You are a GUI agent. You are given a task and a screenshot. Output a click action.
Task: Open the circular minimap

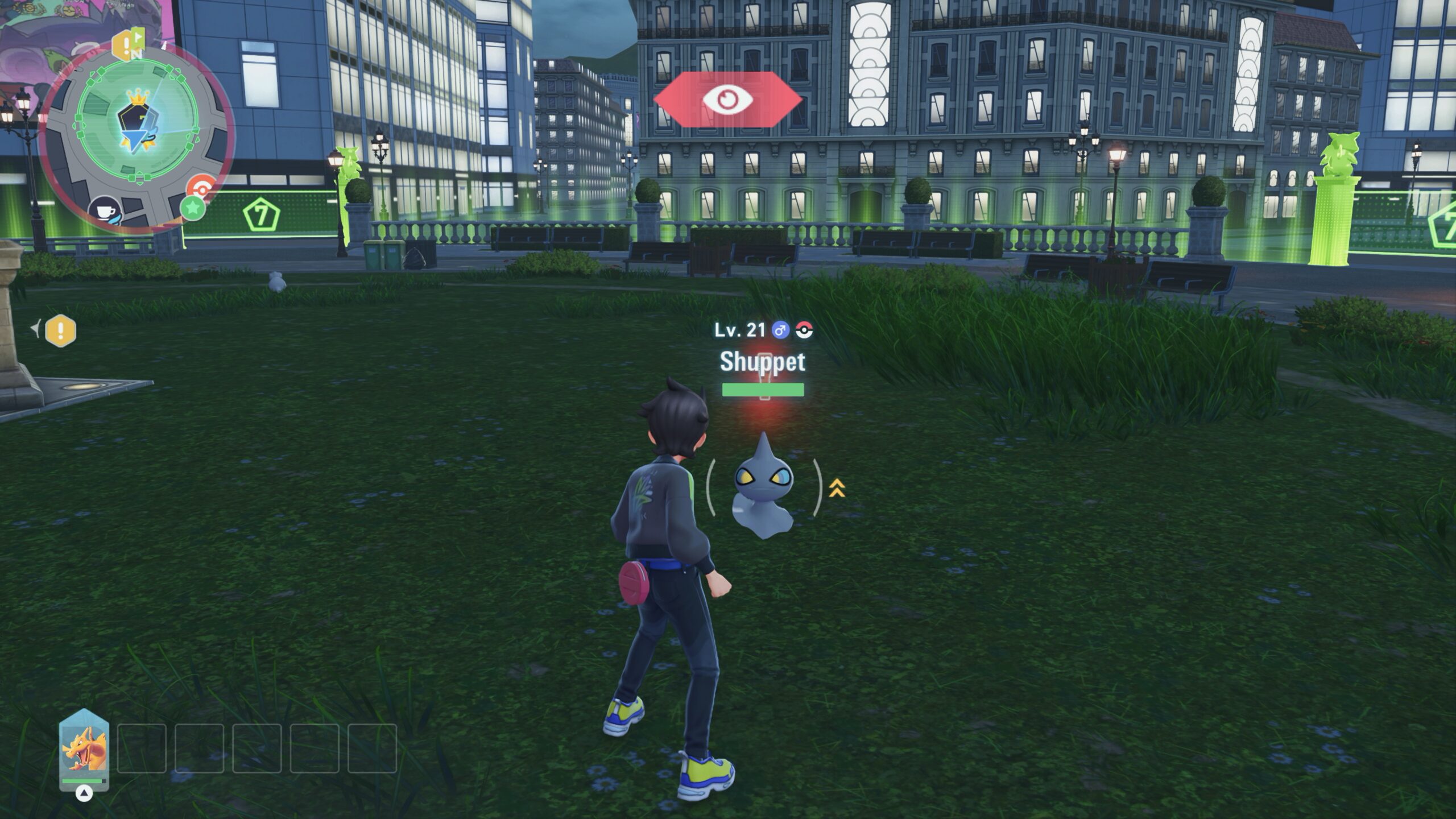coord(138,134)
